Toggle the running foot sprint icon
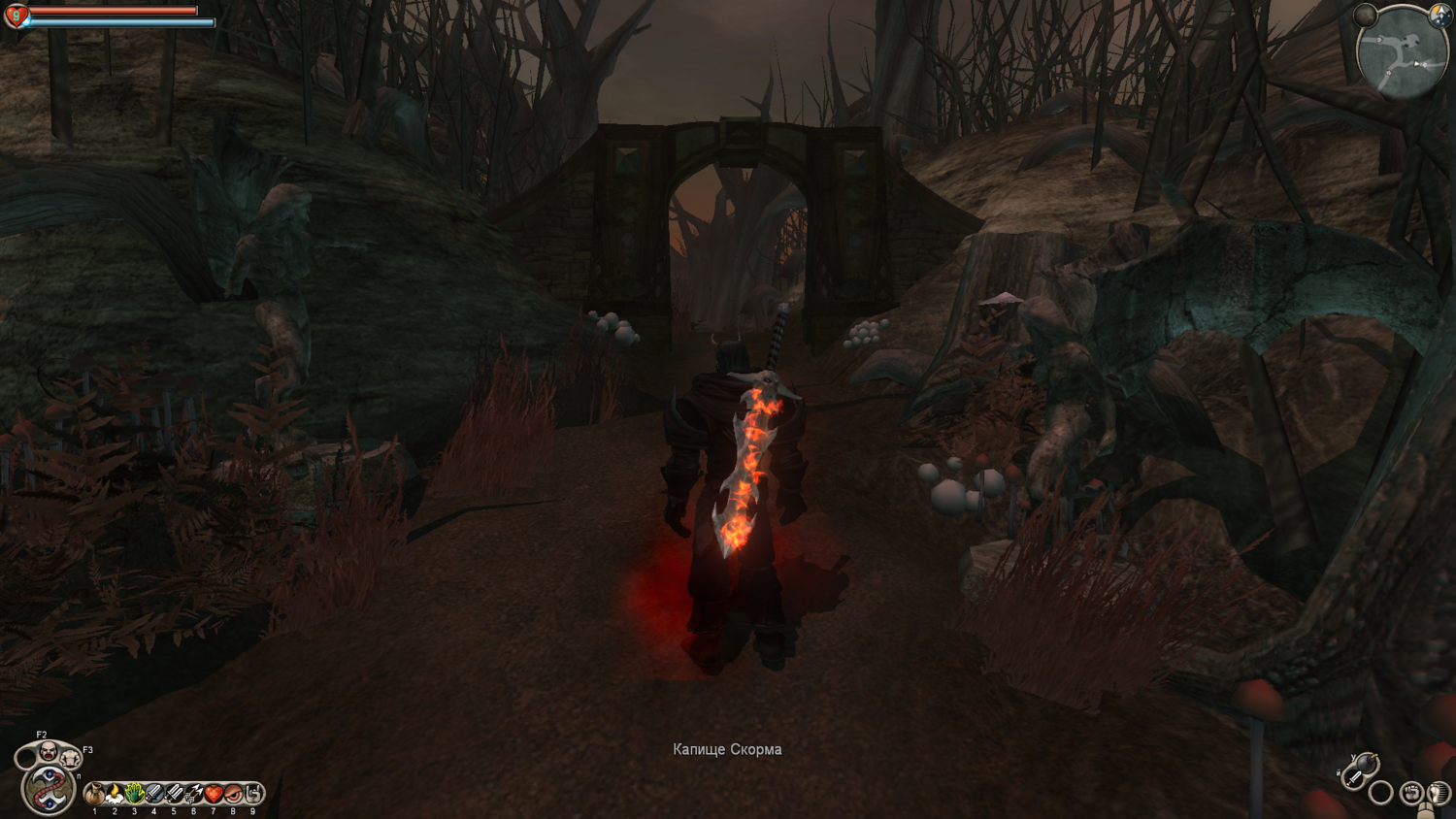This screenshot has height=819, width=1456. click(x=1438, y=793)
